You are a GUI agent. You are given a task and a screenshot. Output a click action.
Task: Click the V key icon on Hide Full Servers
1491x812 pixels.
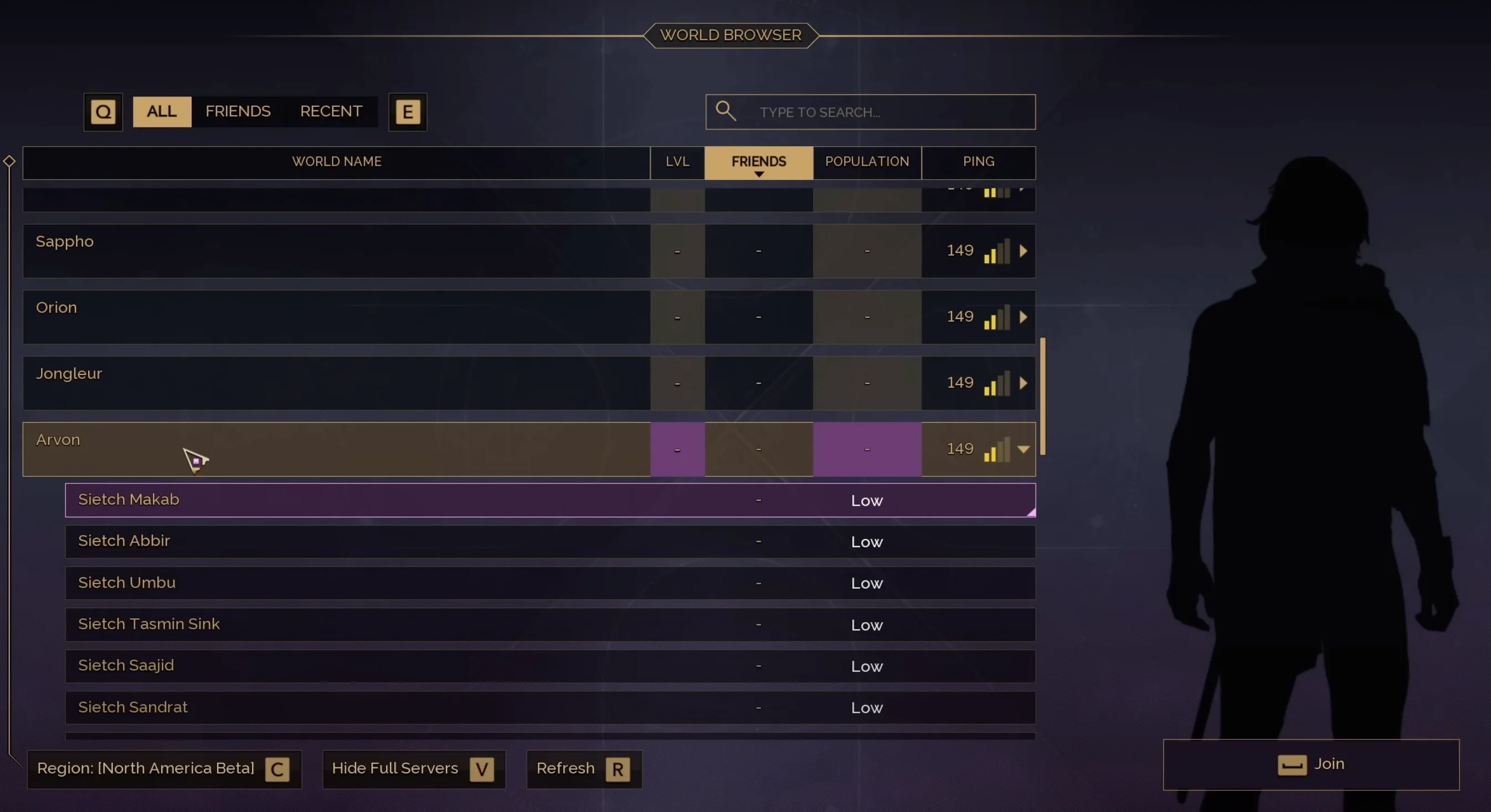481,769
